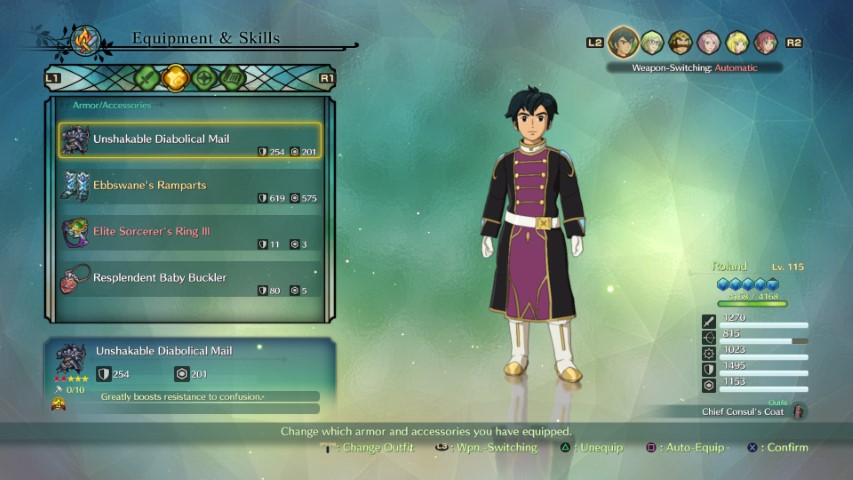Viewport: 853px width, 480px height.
Task: Pick the Resplendent Baby Buckler accessory
Action: pos(190,279)
